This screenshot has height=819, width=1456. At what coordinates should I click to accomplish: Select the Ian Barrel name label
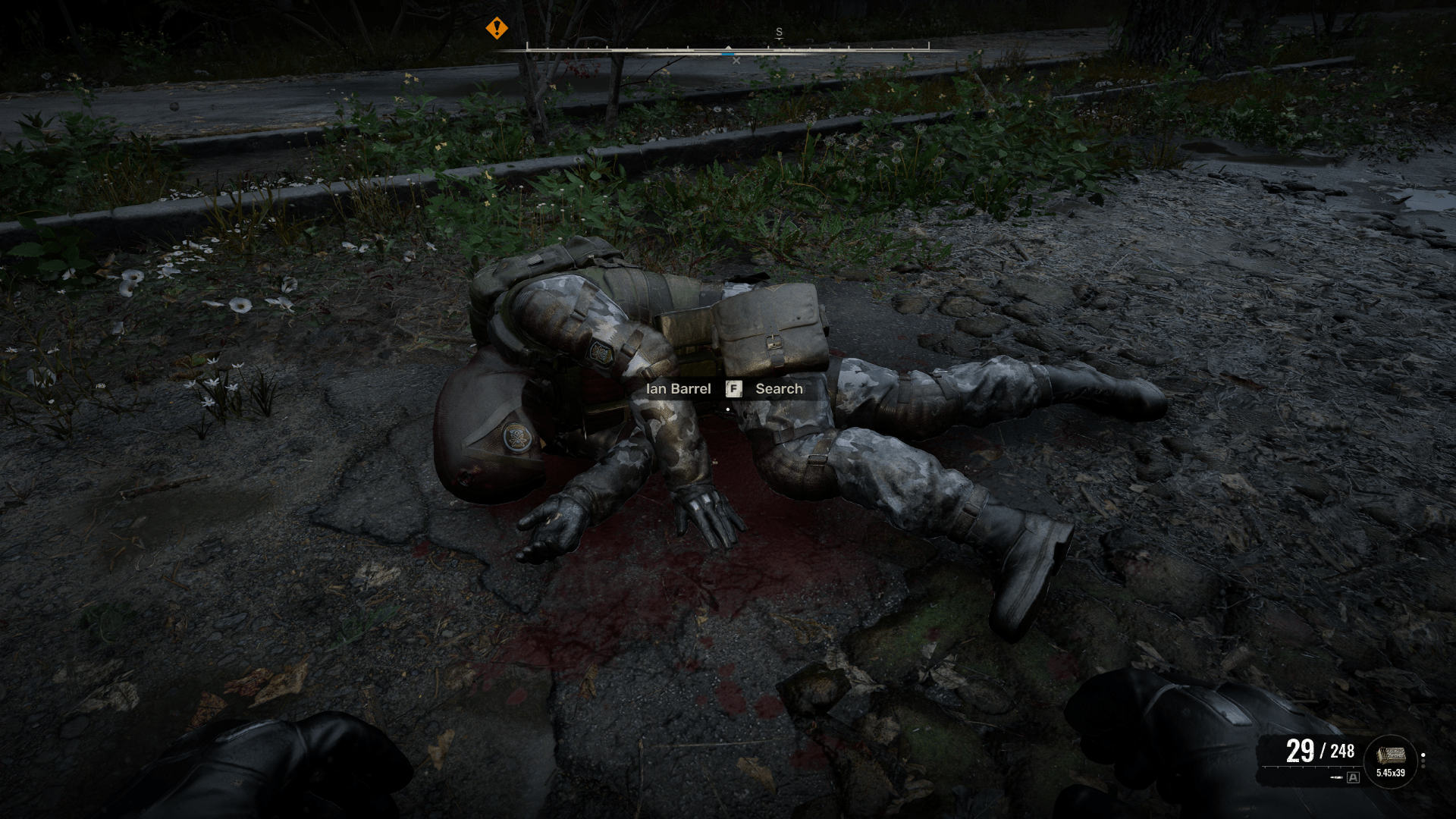coord(677,389)
